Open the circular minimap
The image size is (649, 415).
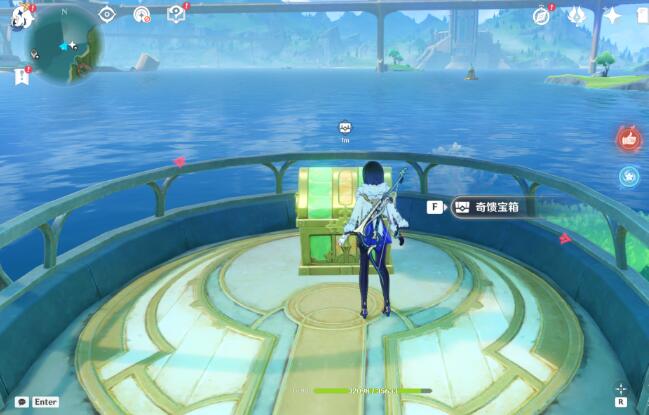click(64, 45)
